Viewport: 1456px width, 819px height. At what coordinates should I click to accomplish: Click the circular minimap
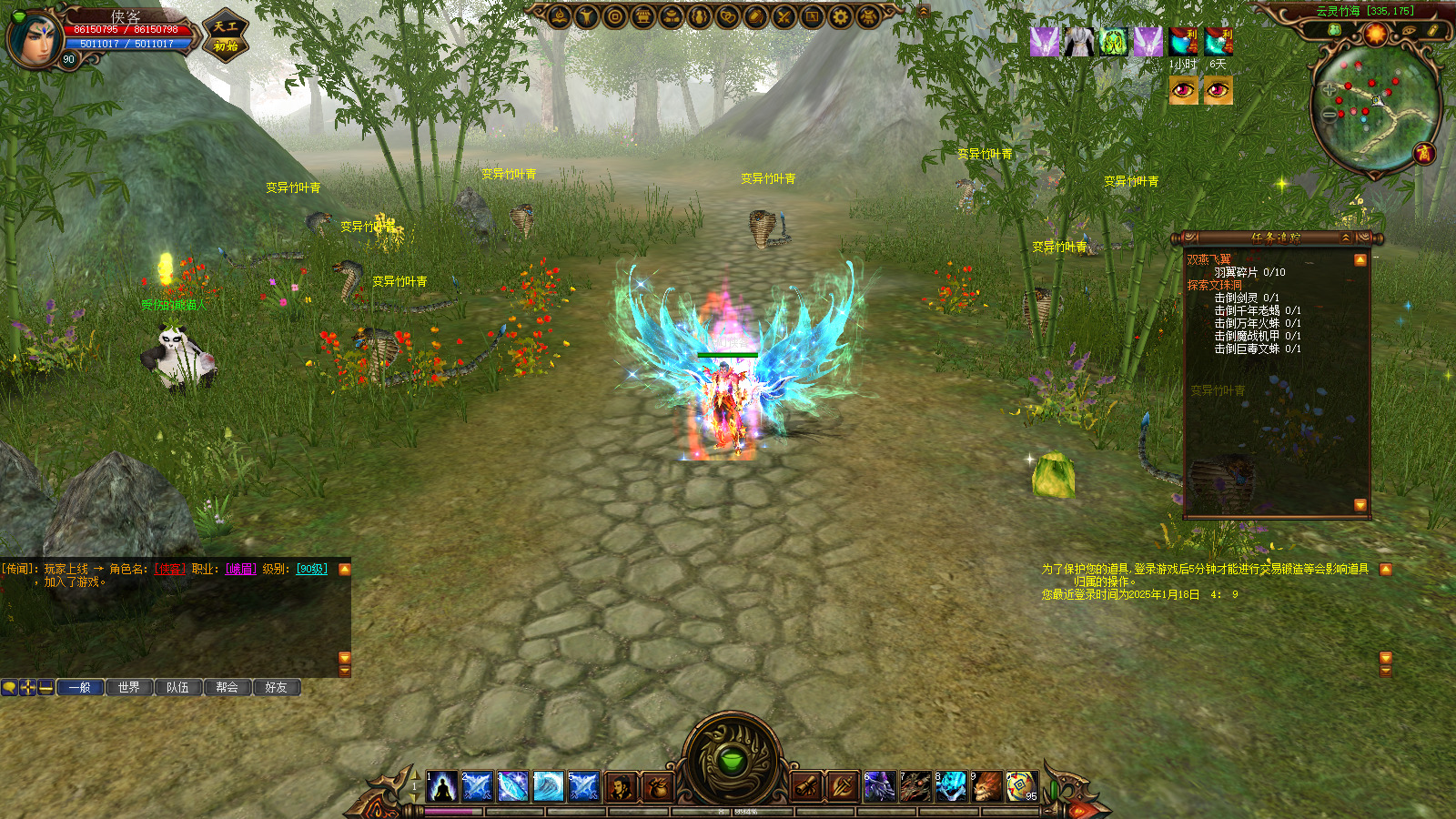click(1375, 107)
